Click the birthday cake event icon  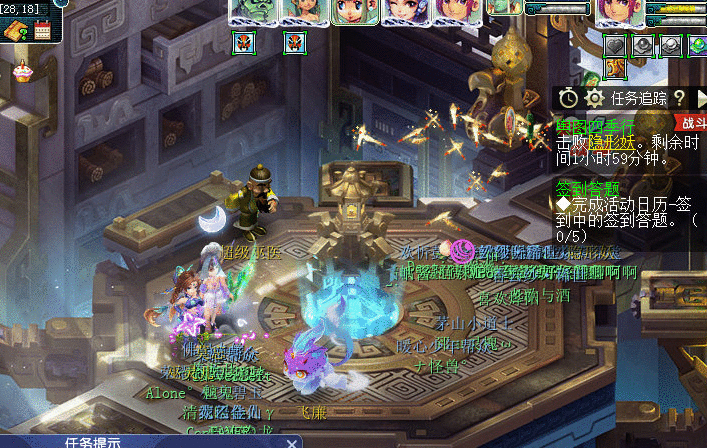[21, 71]
